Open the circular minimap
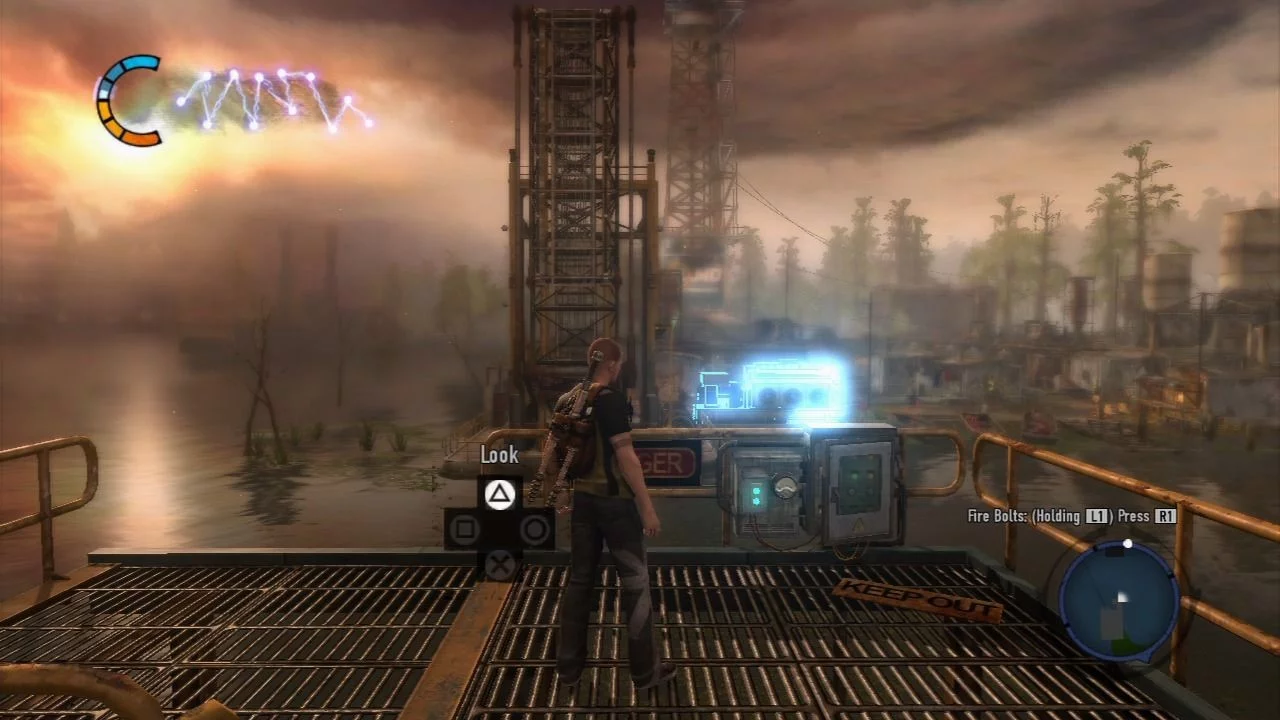 tap(1119, 601)
